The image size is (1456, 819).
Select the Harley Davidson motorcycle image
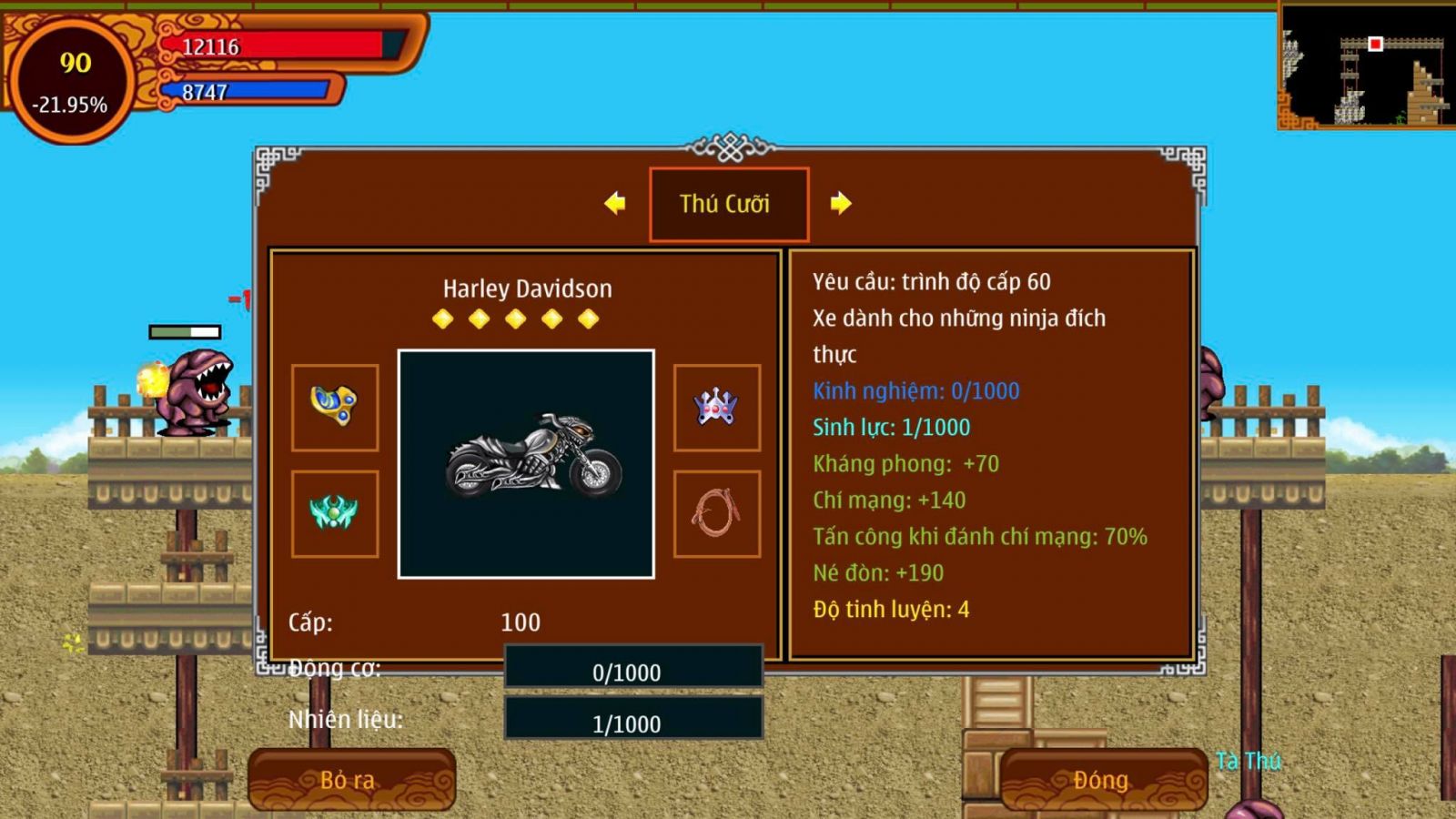pos(526,464)
